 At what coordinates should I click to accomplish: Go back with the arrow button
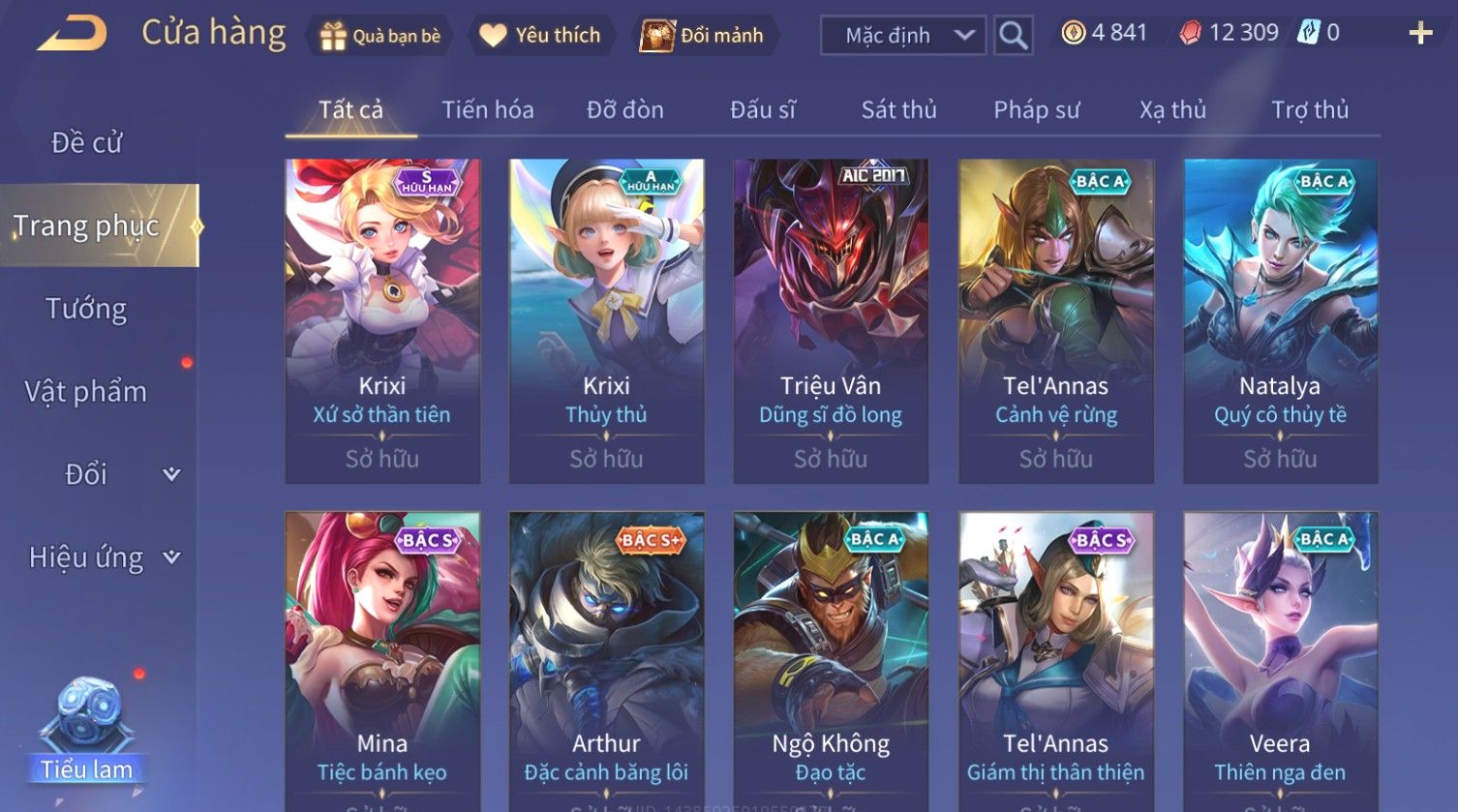coord(72,34)
